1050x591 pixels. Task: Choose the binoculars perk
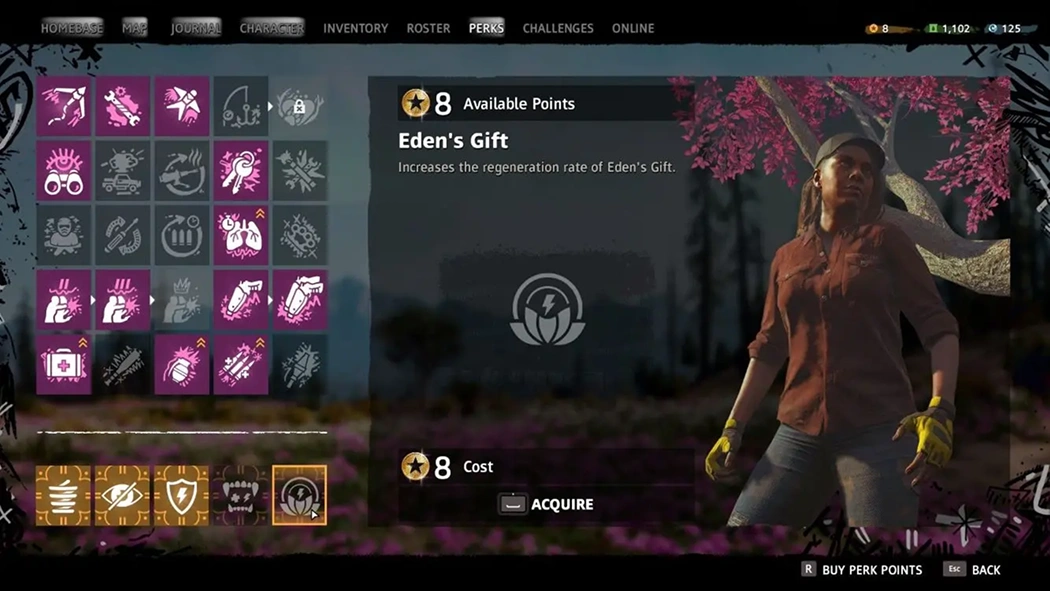[x=64, y=171]
